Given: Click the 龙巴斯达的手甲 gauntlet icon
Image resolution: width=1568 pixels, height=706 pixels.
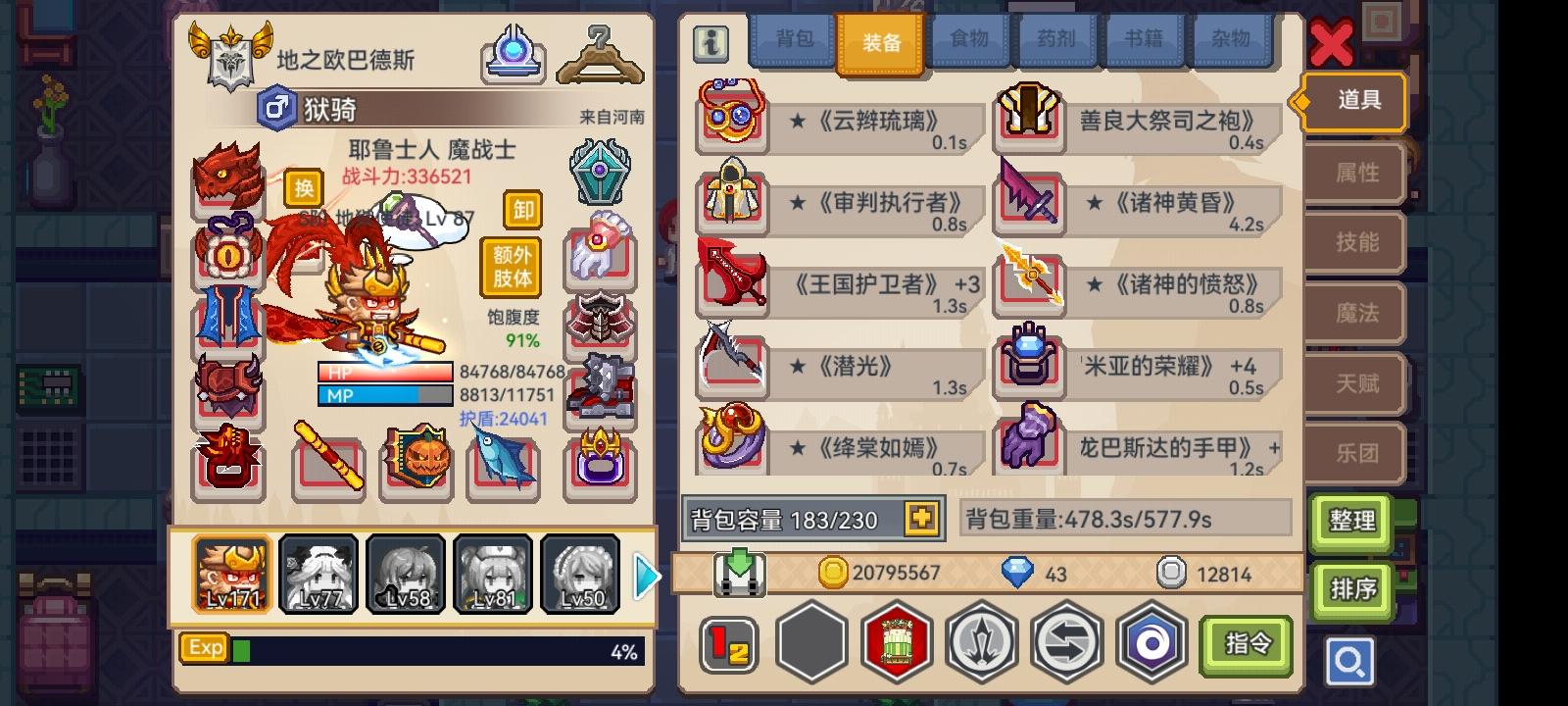Looking at the screenshot, I should click(x=1029, y=446).
